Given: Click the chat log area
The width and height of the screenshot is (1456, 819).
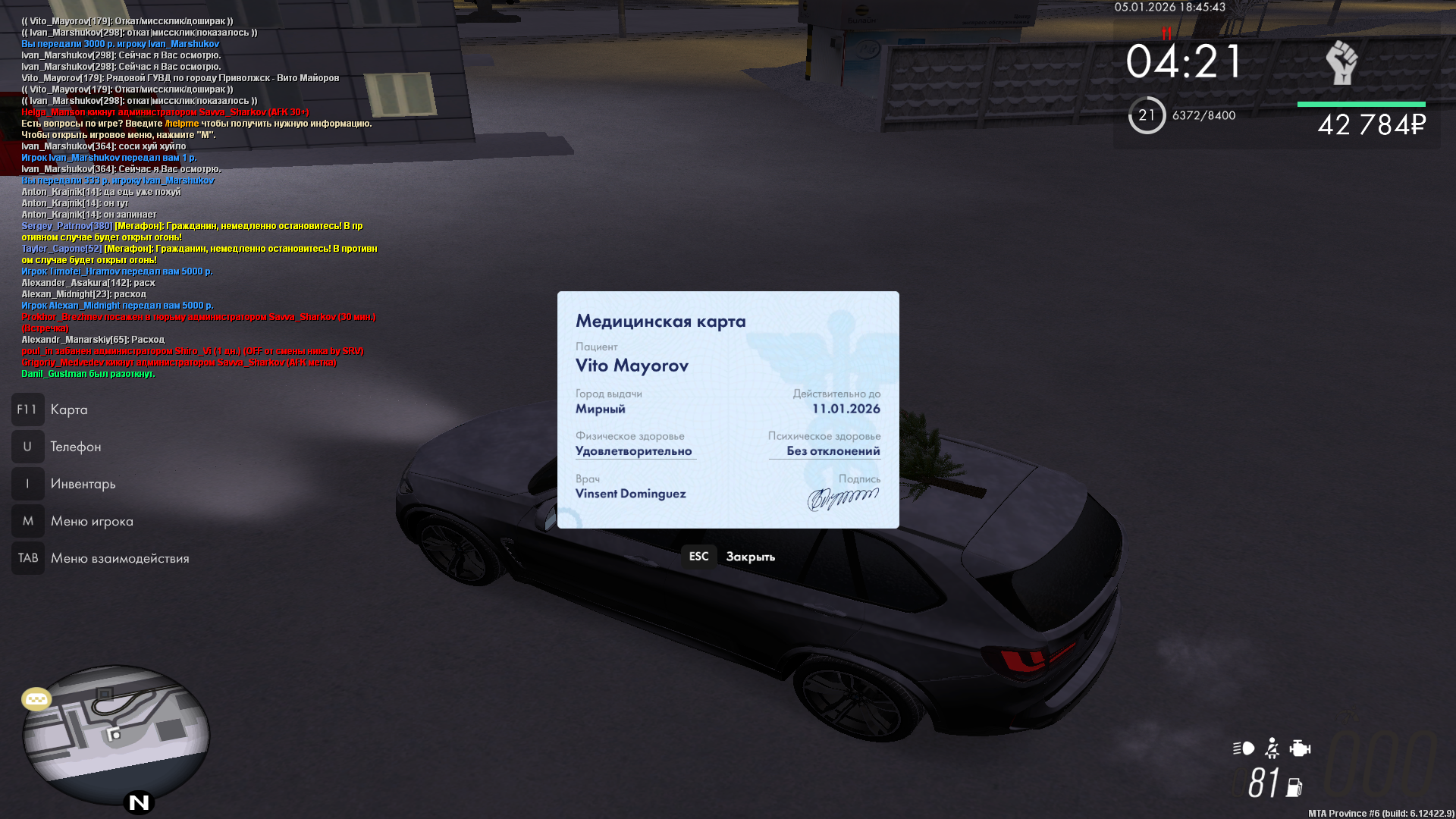Looking at the screenshot, I should tap(199, 197).
